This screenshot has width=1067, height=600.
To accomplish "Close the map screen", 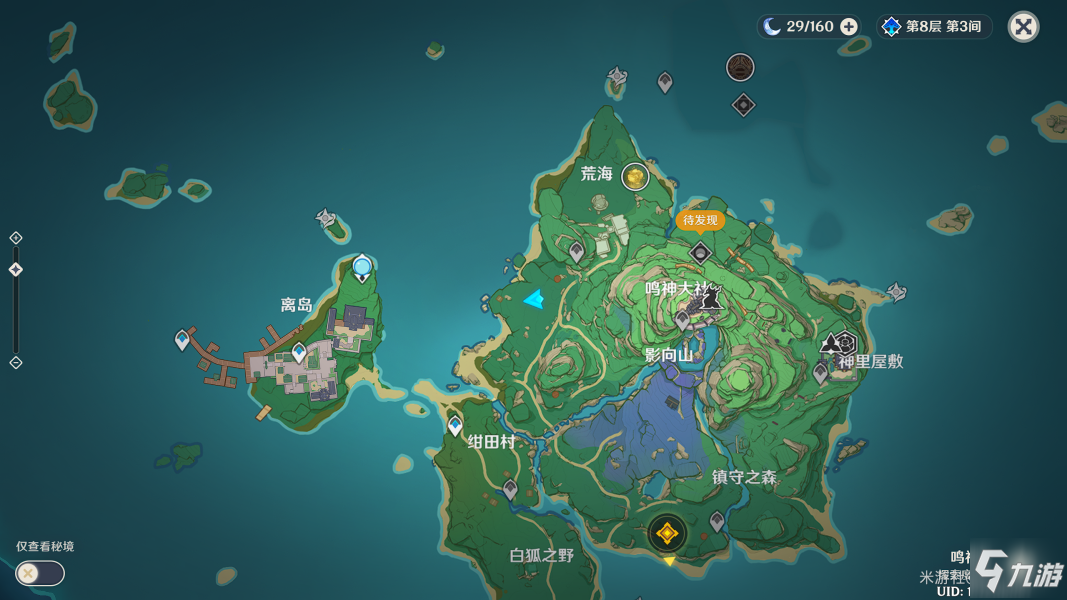I will (x=1023, y=27).
